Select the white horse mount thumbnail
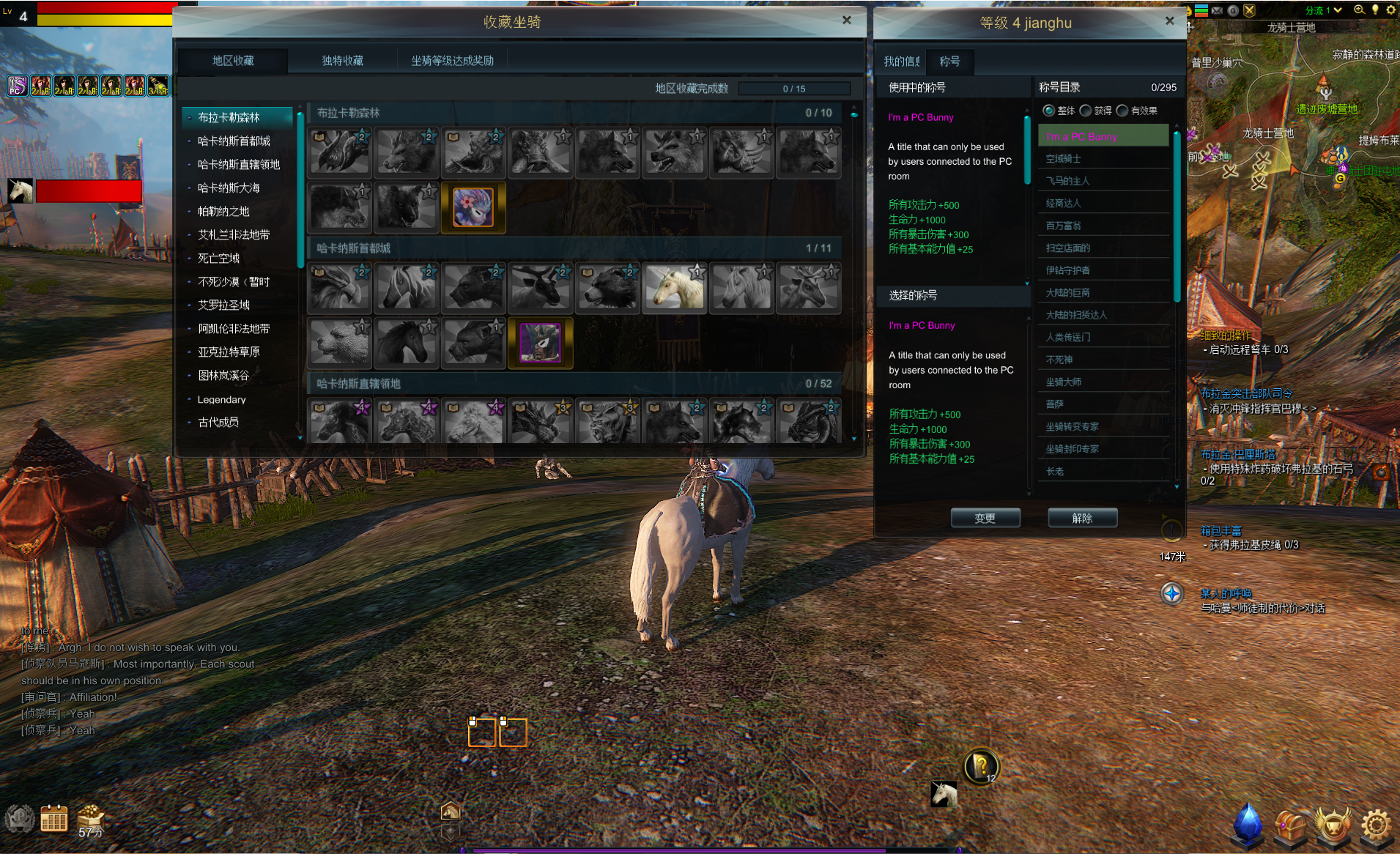Image resolution: width=1400 pixels, height=854 pixels. [674, 288]
